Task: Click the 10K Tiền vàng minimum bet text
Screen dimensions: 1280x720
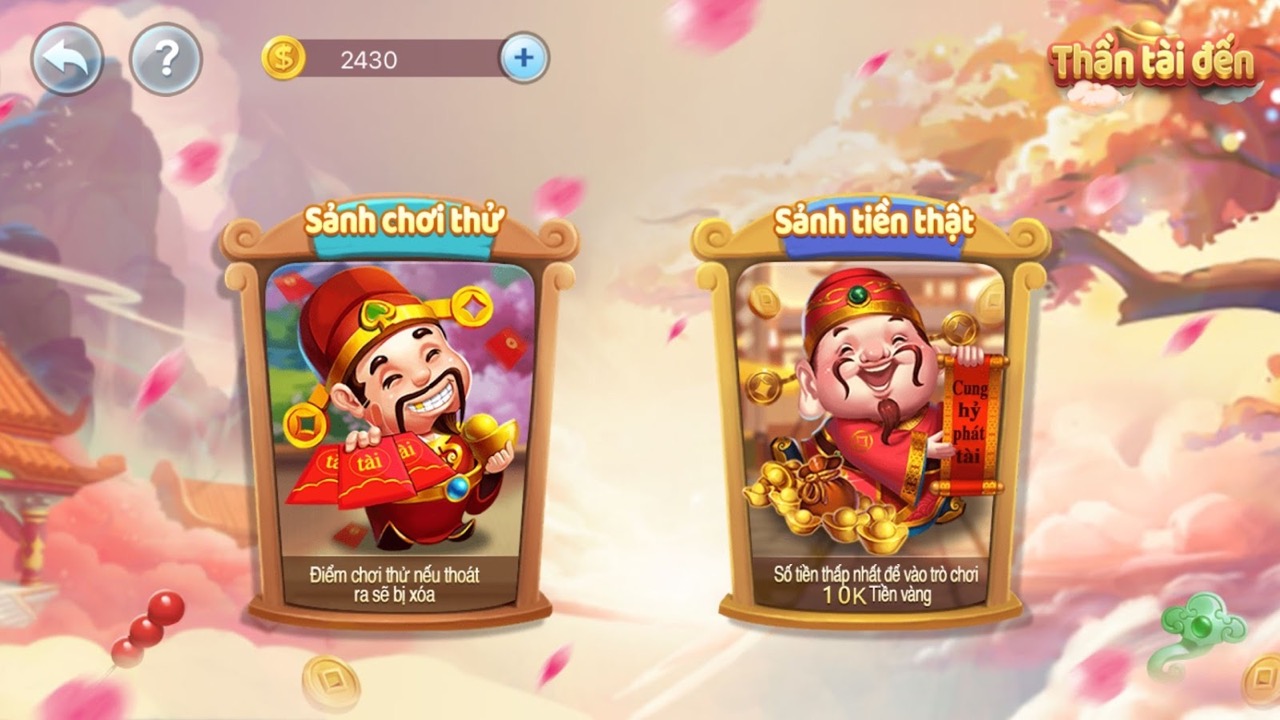Action: pyautogui.click(x=880, y=596)
